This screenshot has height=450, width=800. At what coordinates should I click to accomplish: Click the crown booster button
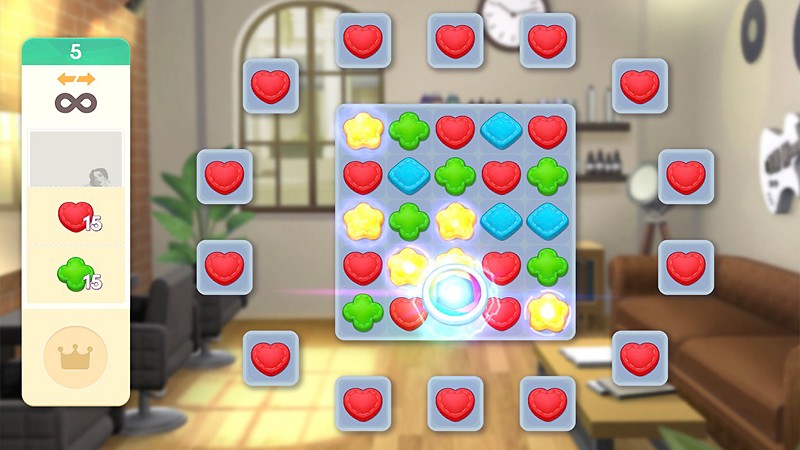[76, 357]
